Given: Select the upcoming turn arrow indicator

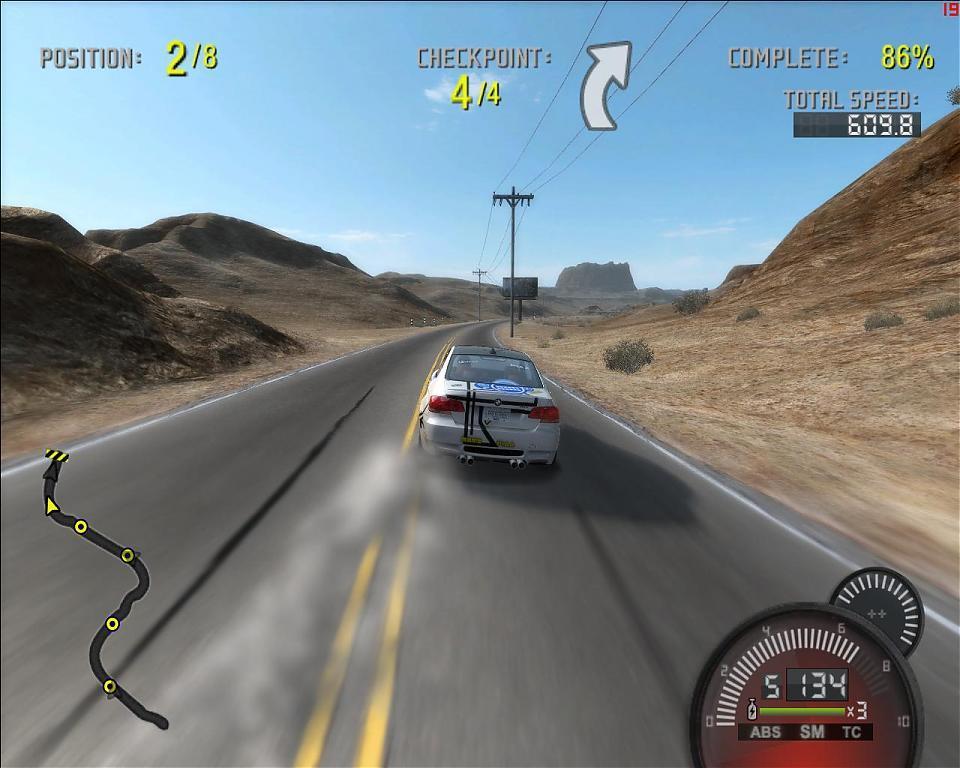Looking at the screenshot, I should tap(605, 86).
